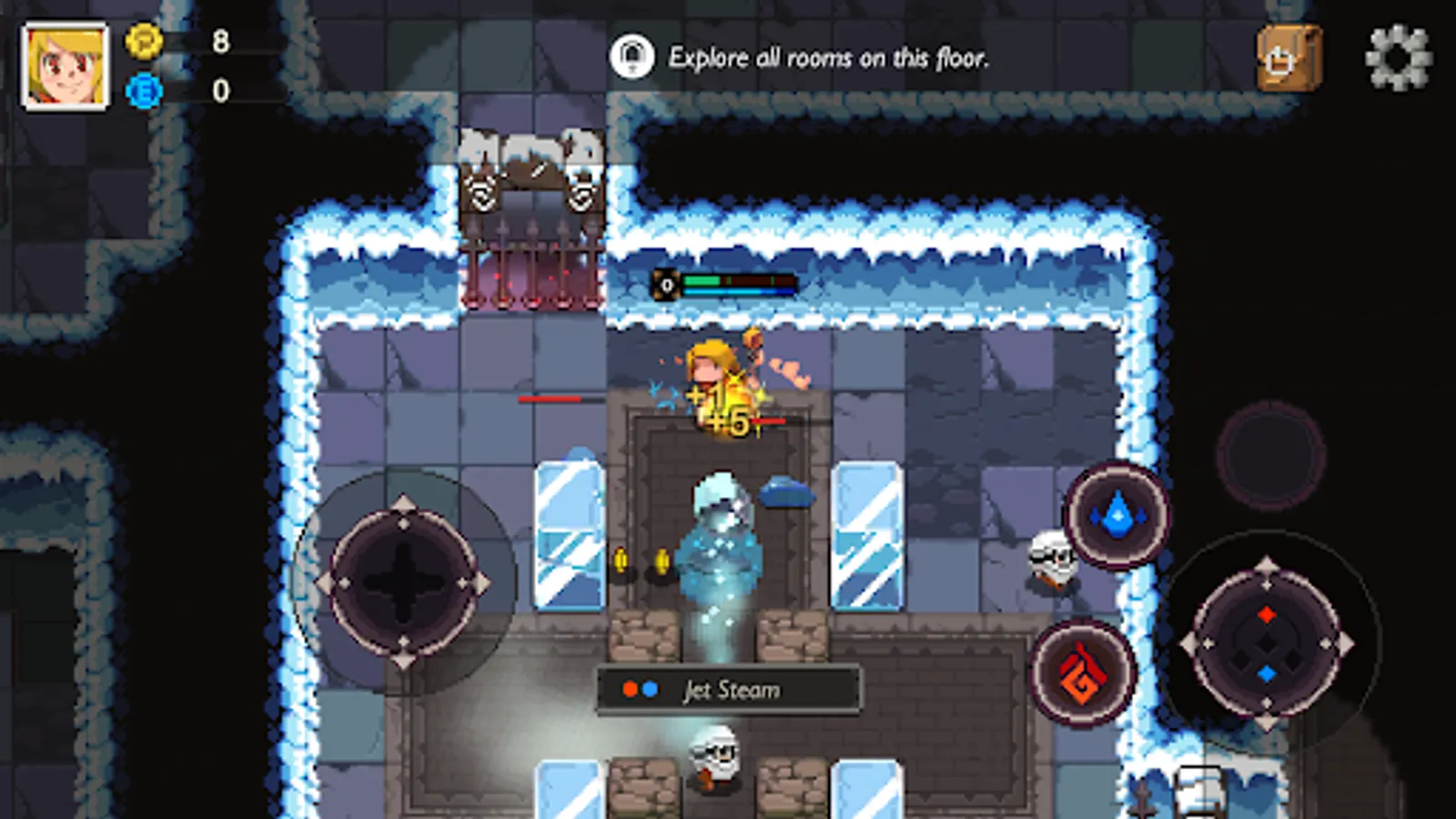This screenshot has width=1456, height=819.
Task: Tap the blue diamond on the attack pad
Action: point(1268,673)
